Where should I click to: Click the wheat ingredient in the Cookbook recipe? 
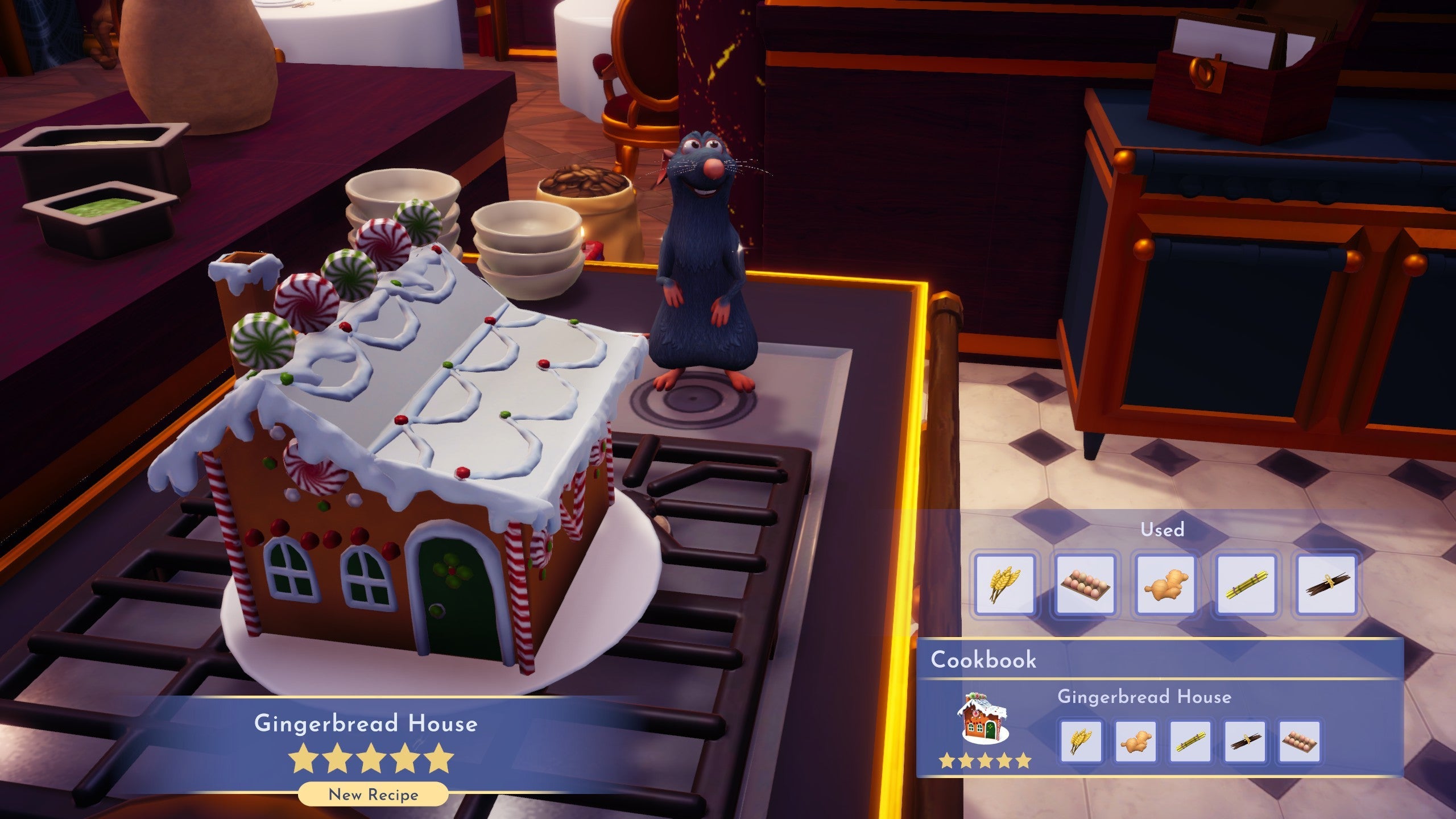click(1081, 741)
